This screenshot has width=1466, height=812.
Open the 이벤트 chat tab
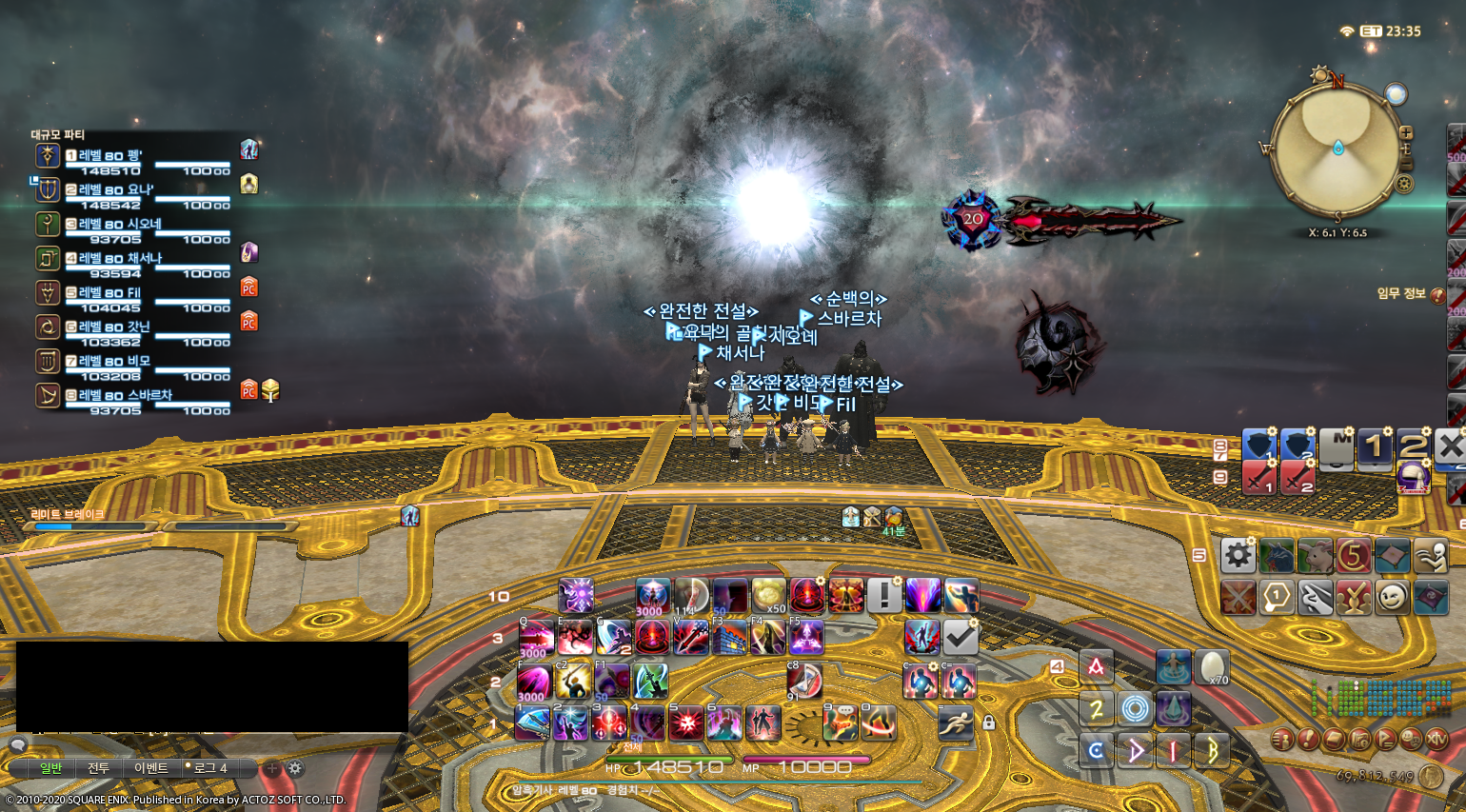151,767
